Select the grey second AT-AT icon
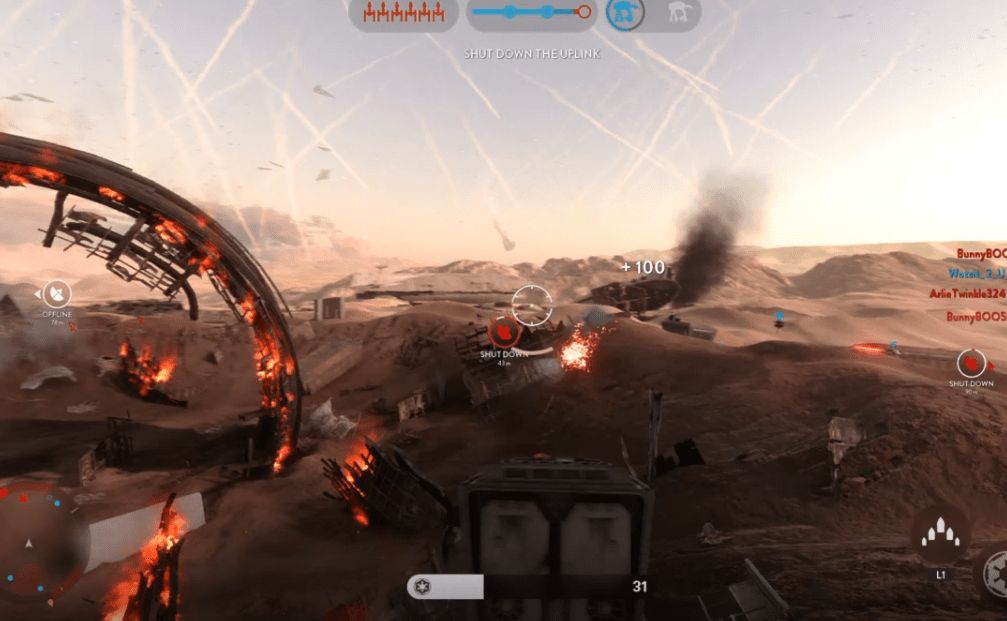 677,14
